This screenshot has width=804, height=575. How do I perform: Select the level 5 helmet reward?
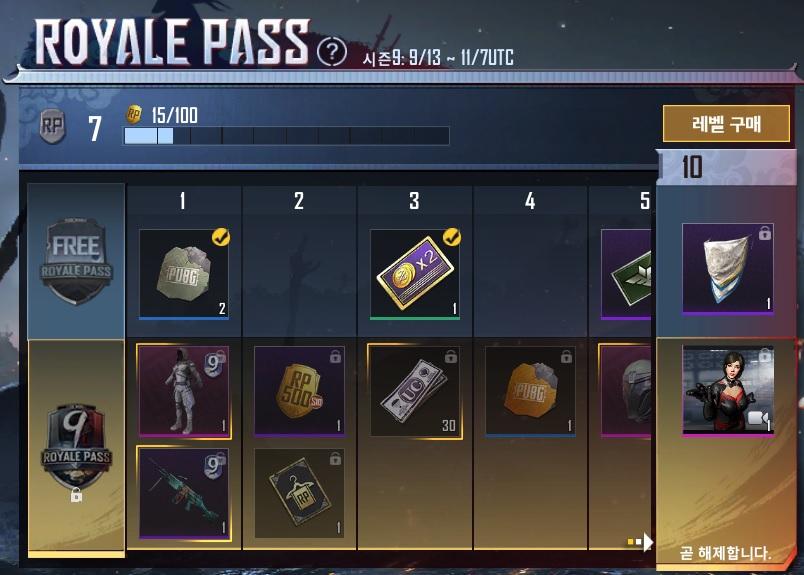(627, 390)
